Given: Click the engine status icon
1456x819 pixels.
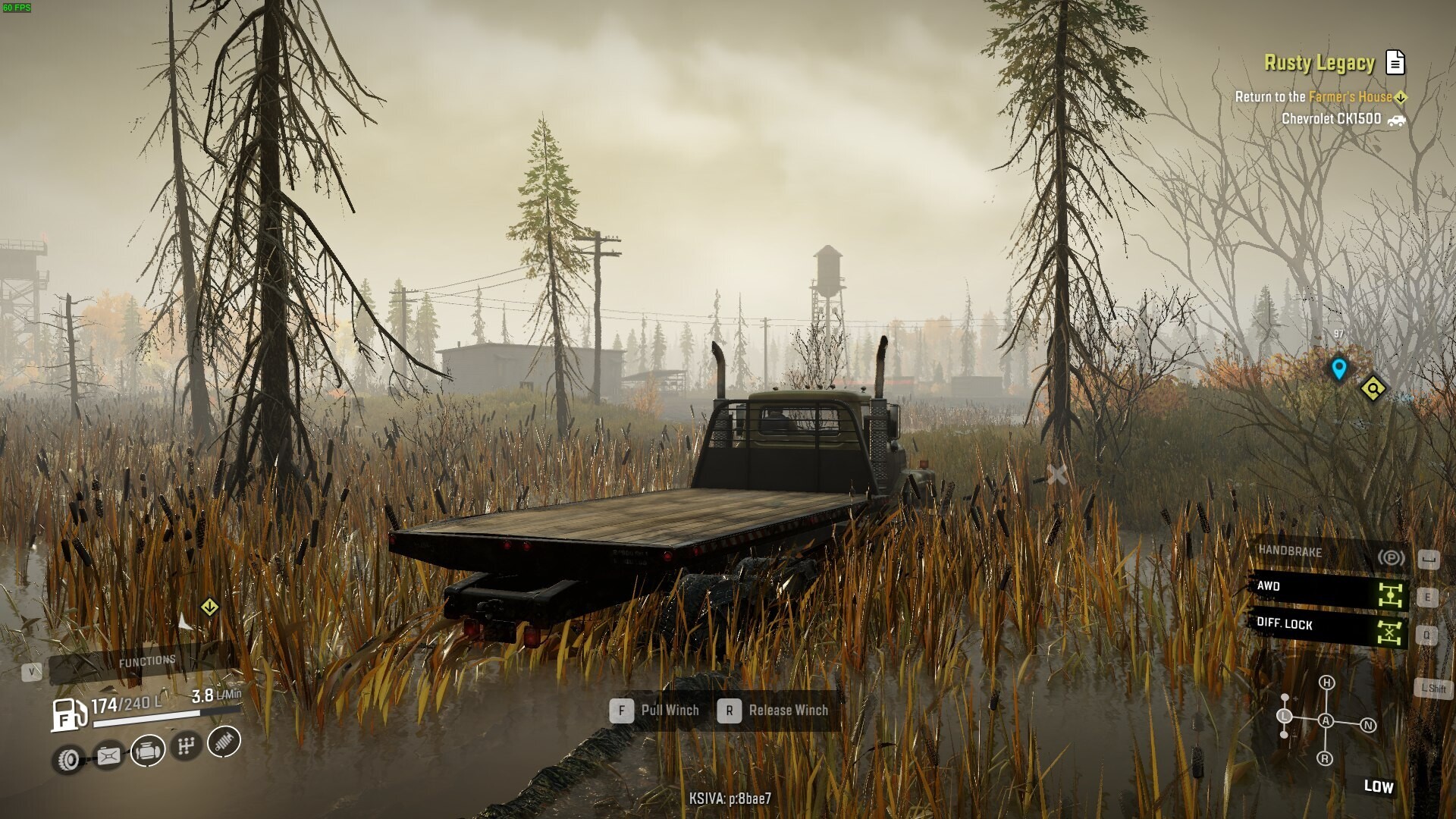Looking at the screenshot, I should point(148,751).
